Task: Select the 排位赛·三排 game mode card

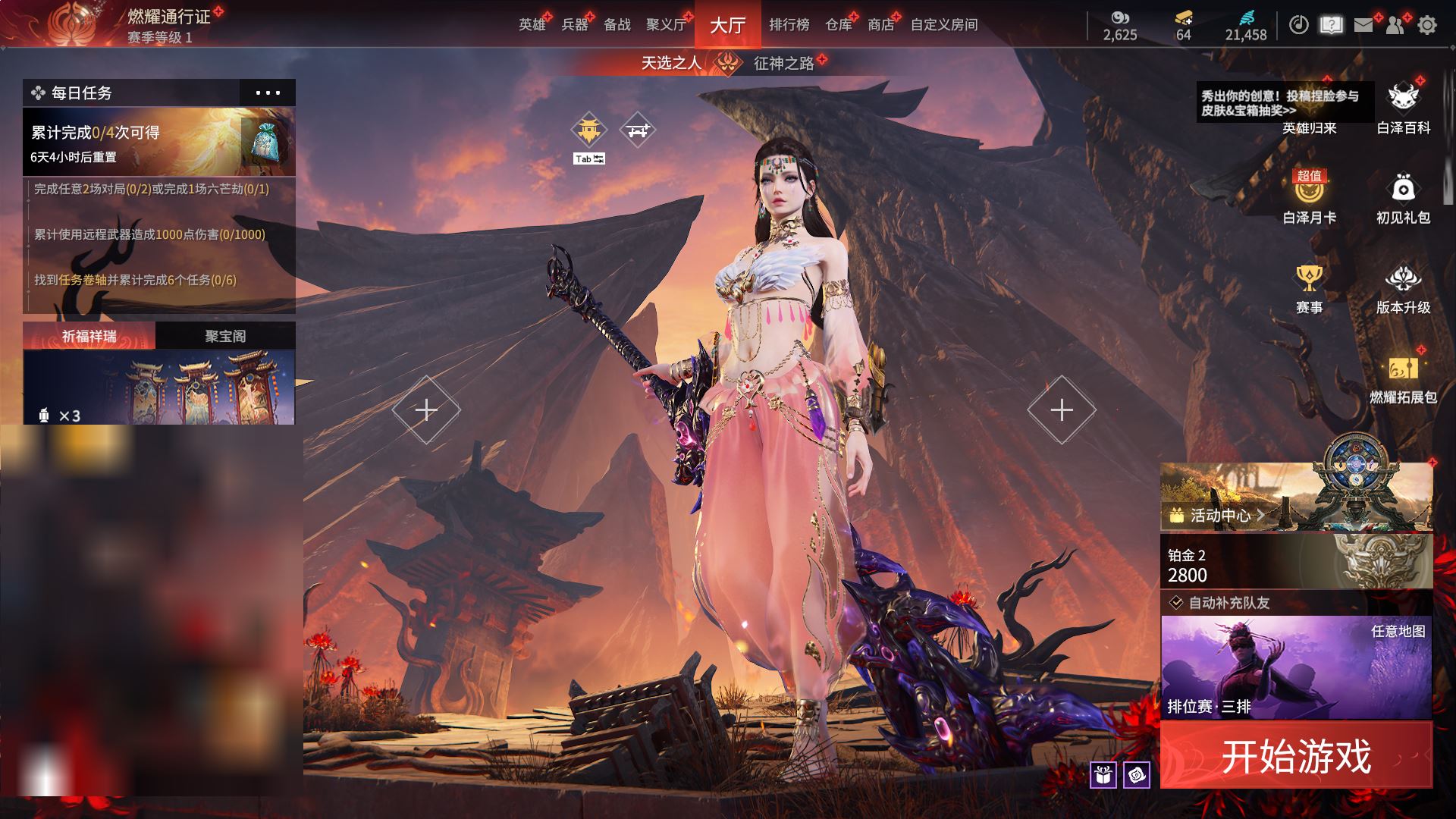Action: point(1296,667)
